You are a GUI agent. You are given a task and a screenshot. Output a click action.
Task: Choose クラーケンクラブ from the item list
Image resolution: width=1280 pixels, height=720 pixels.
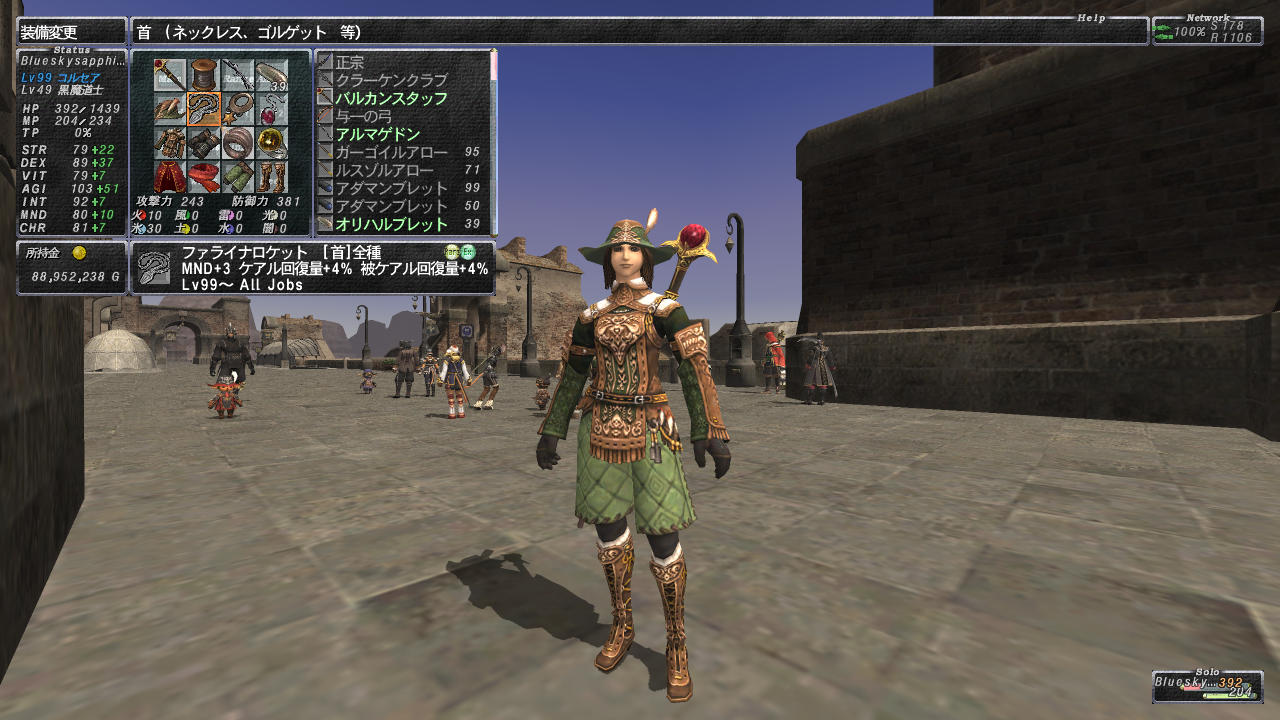391,80
